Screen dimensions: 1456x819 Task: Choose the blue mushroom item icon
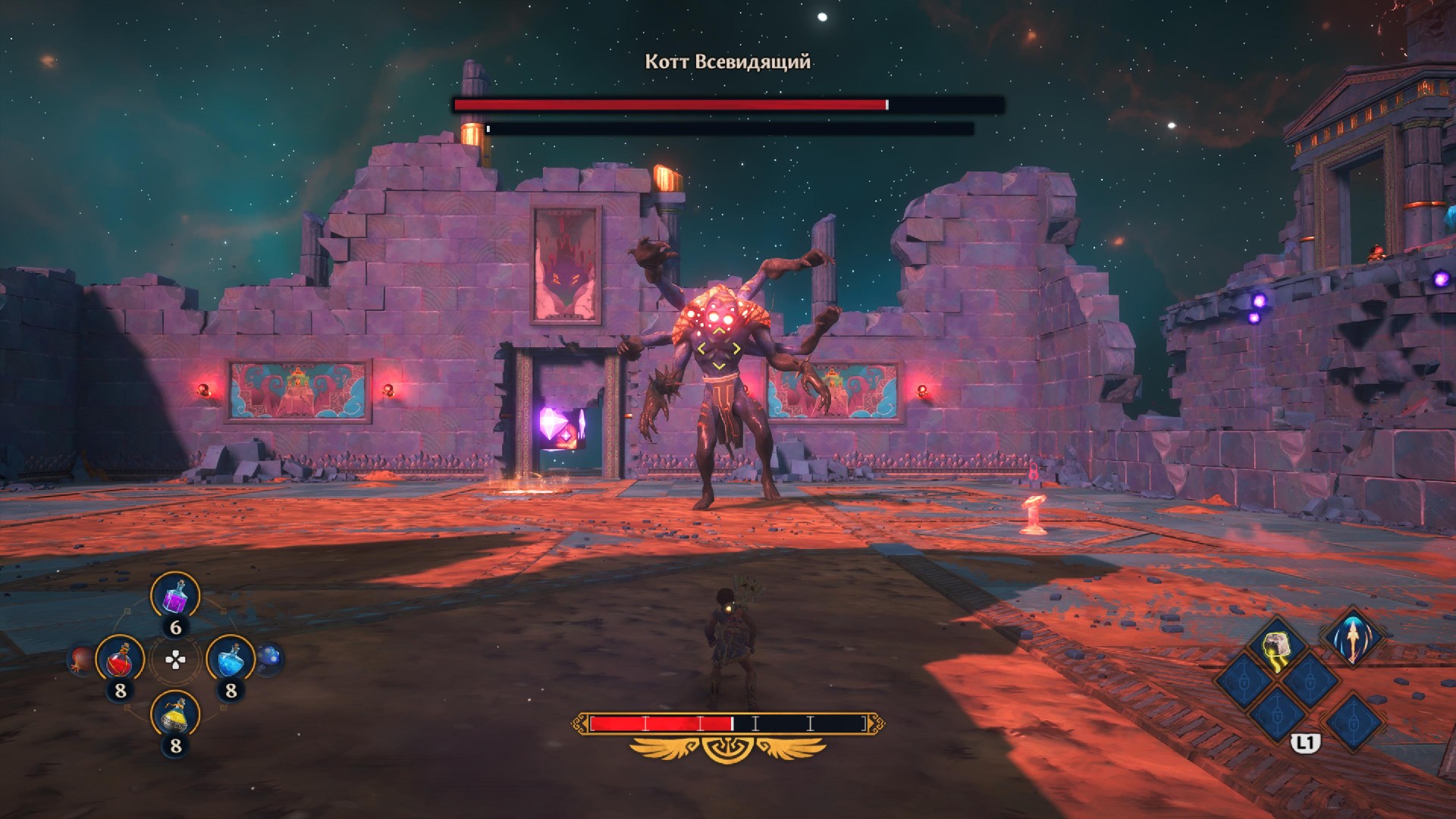click(x=269, y=658)
